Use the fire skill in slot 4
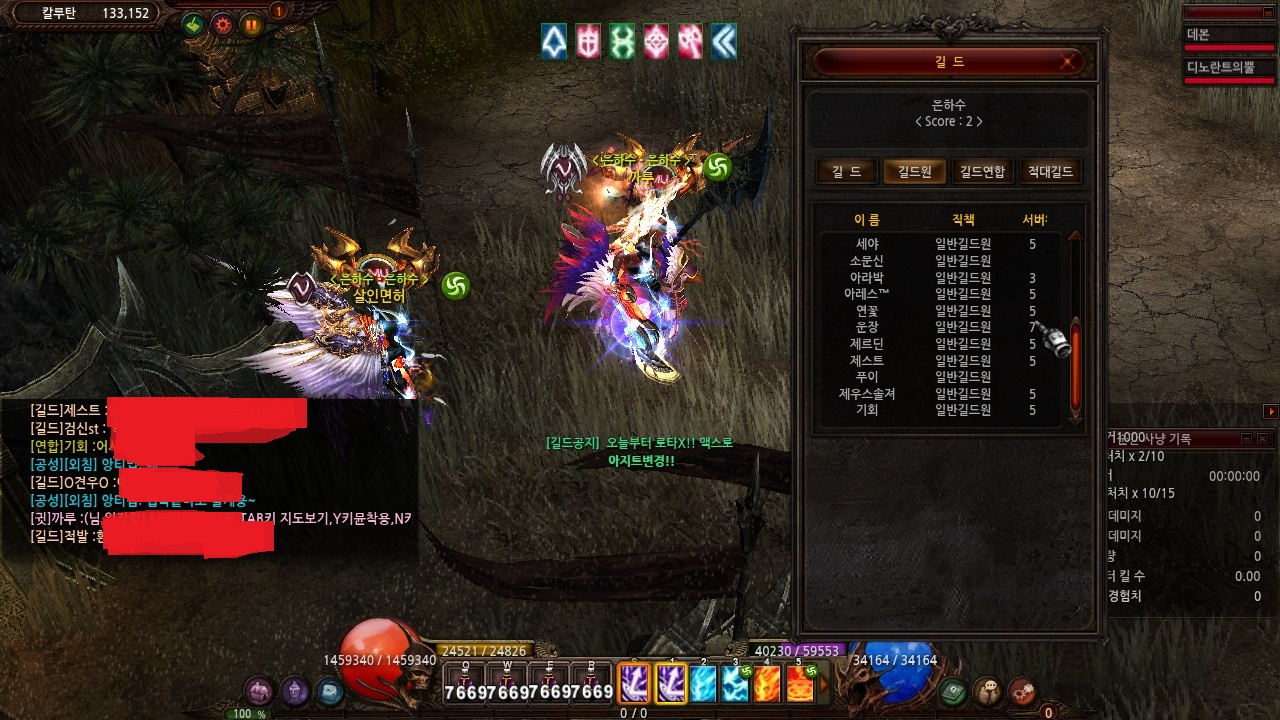The width and height of the screenshot is (1280, 720). click(x=767, y=684)
